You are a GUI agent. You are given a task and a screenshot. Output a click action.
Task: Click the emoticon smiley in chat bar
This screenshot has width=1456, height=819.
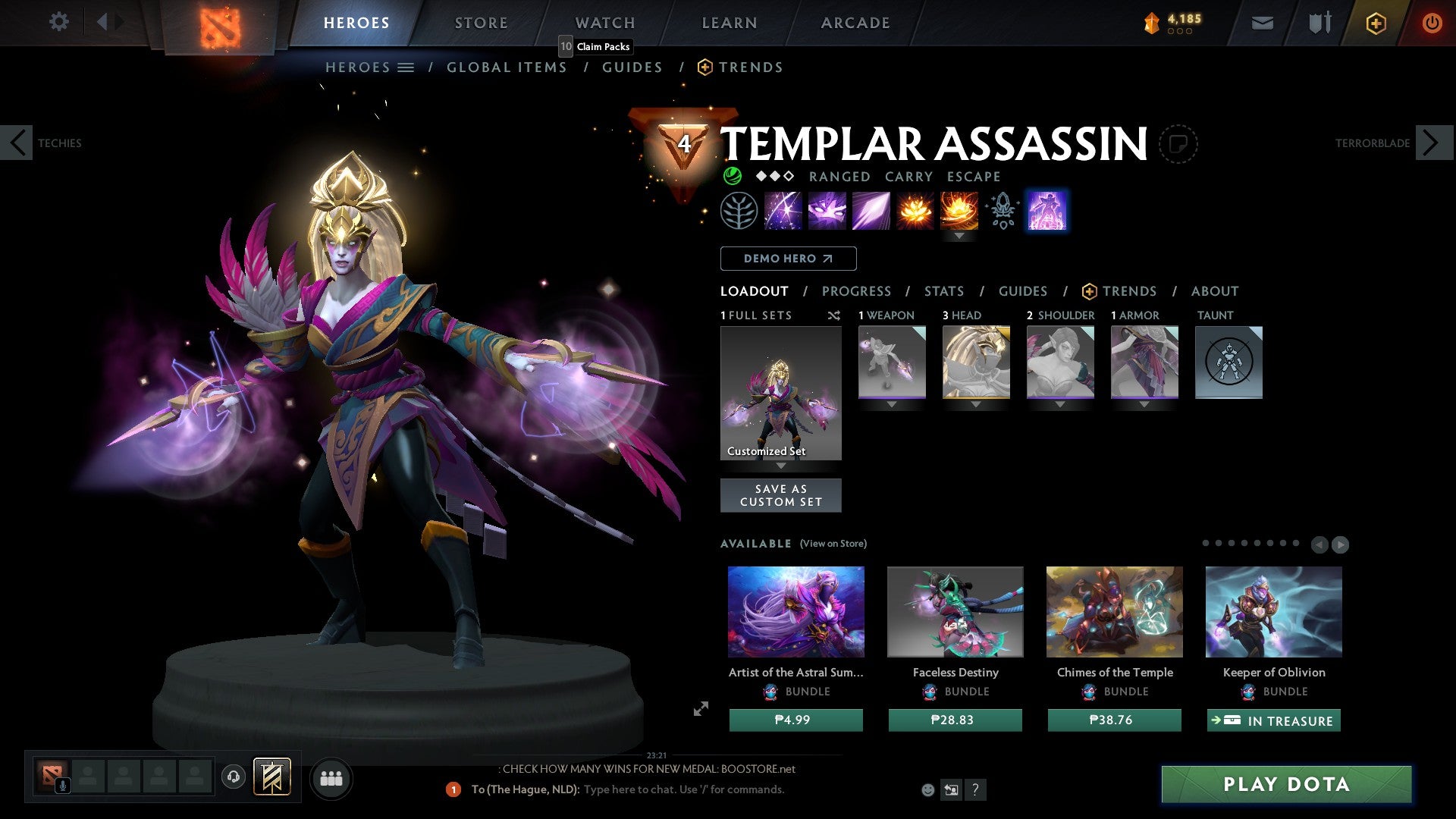927,789
